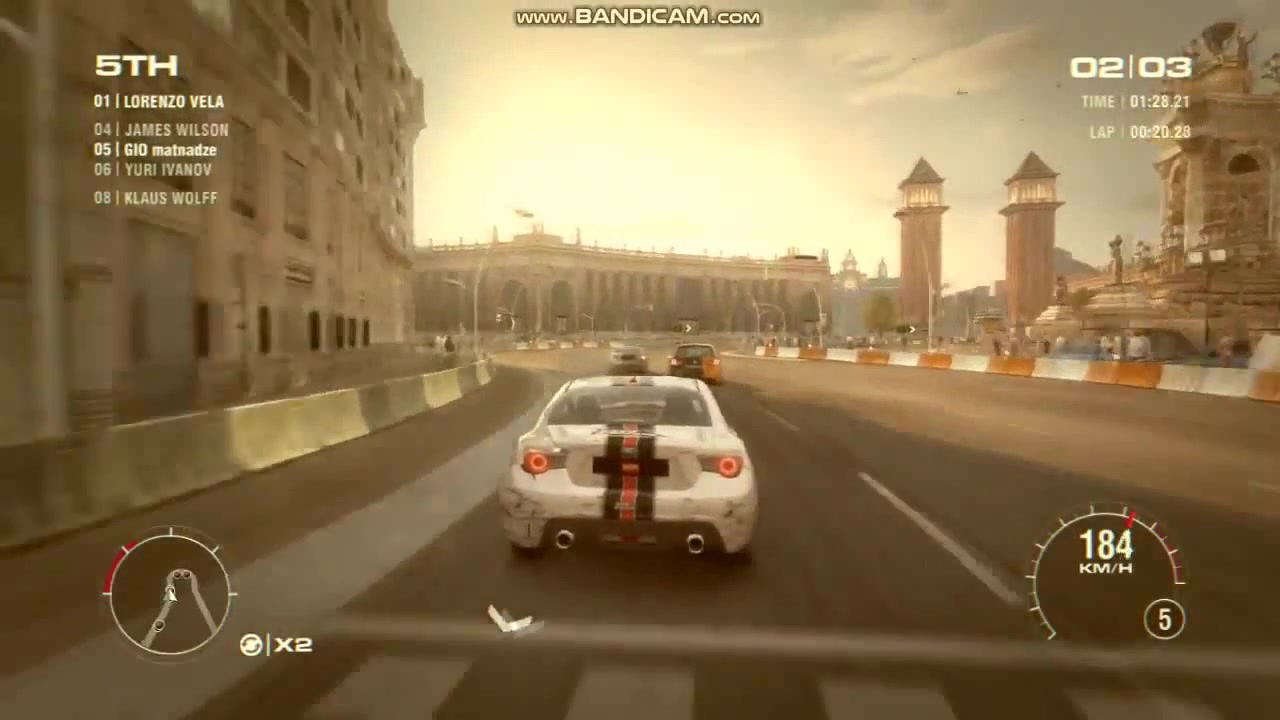This screenshot has width=1280, height=720.
Task: Click the circular minimap track display
Action: [x=169, y=593]
